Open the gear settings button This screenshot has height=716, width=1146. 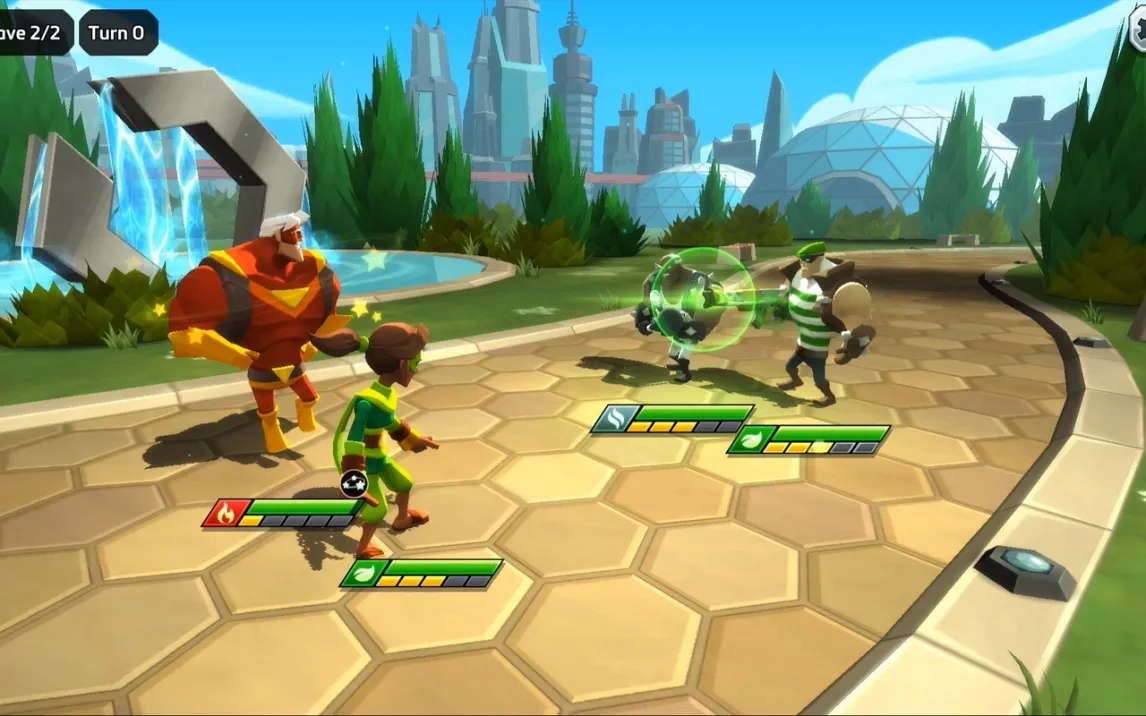[x=1138, y=28]
